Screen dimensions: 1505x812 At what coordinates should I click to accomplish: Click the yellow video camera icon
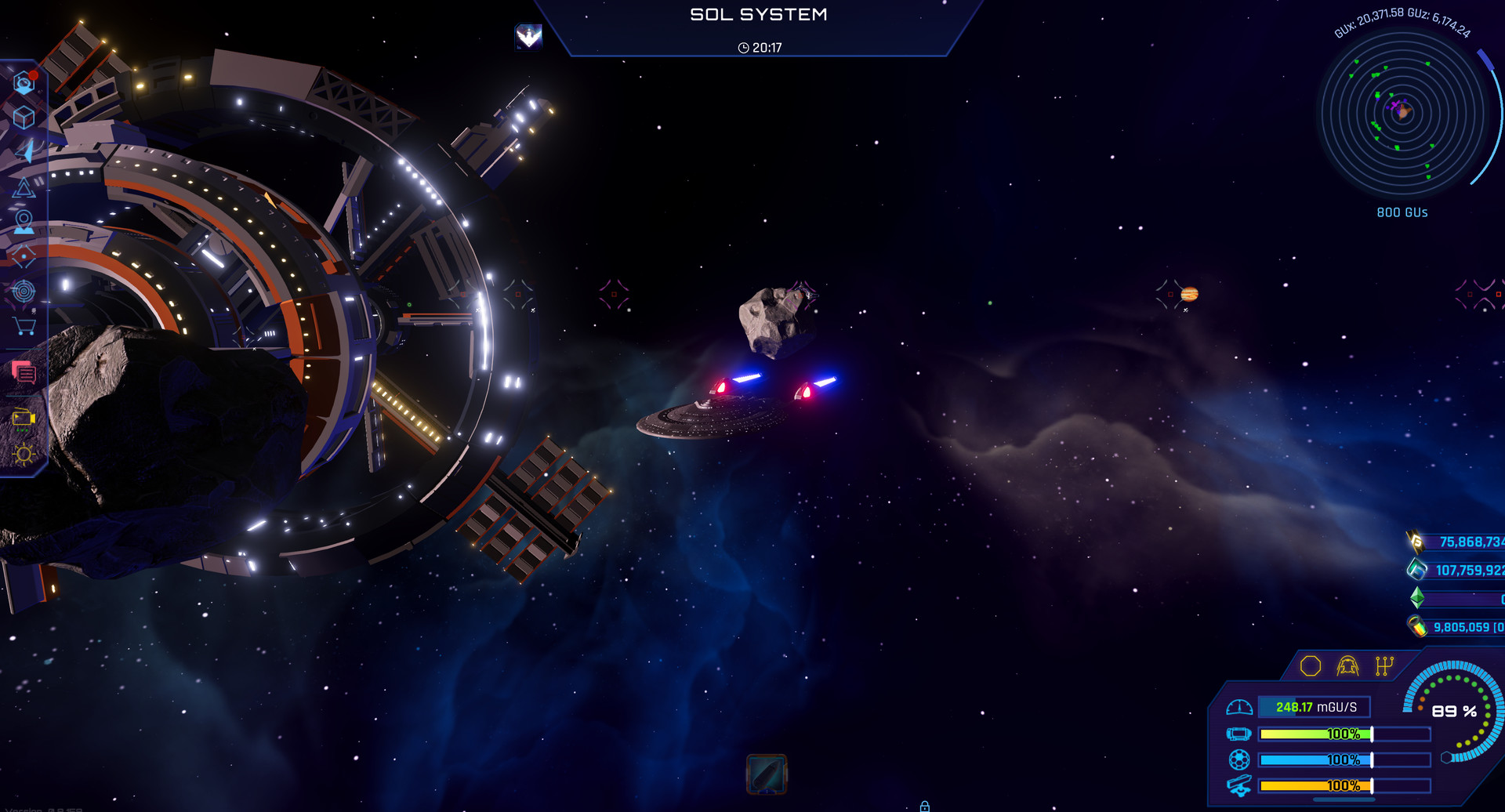tap(24, 418)
